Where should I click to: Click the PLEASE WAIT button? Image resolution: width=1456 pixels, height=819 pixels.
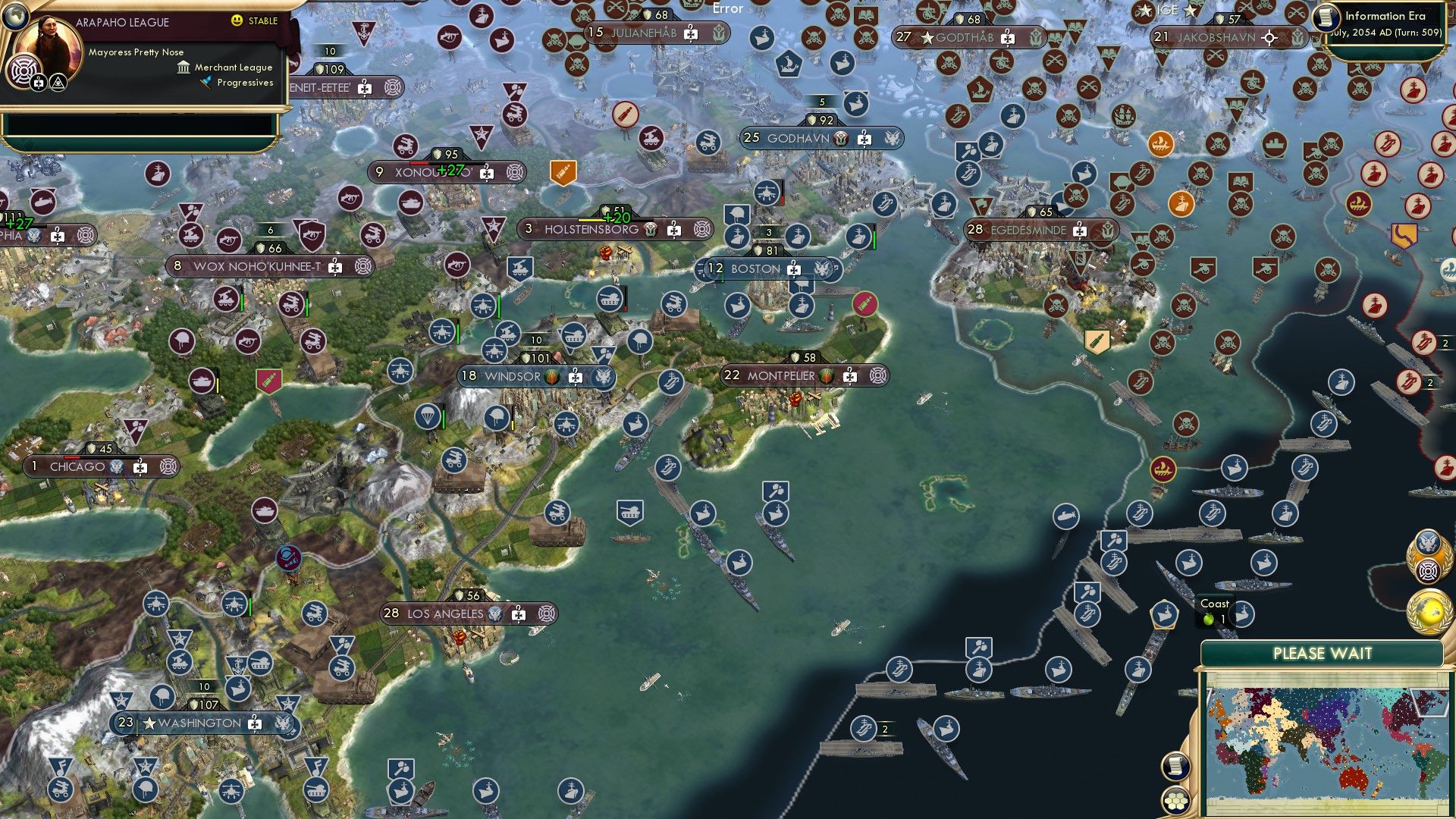(1323, 652)
